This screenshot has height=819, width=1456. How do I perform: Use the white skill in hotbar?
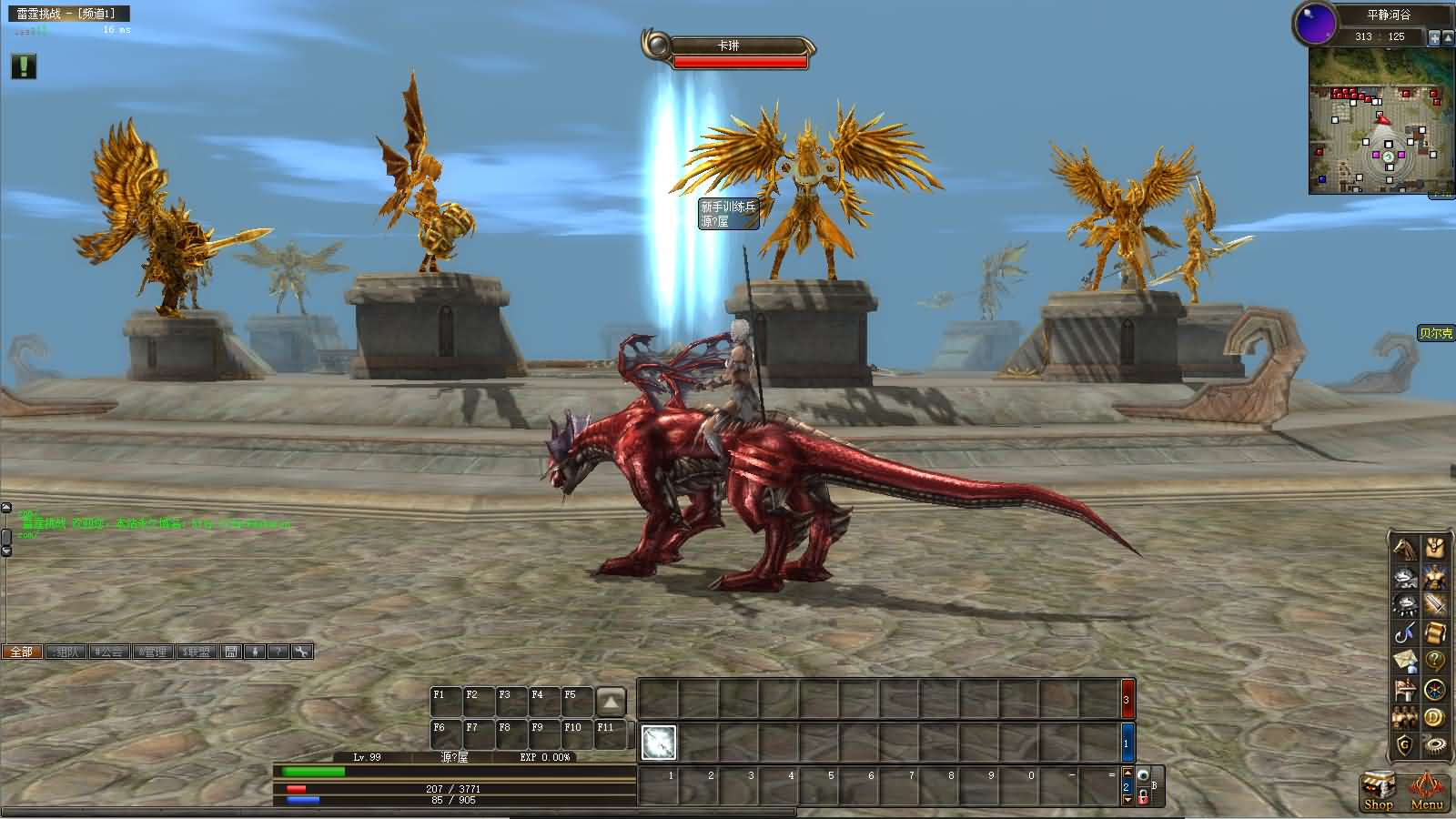pos(659,743)
